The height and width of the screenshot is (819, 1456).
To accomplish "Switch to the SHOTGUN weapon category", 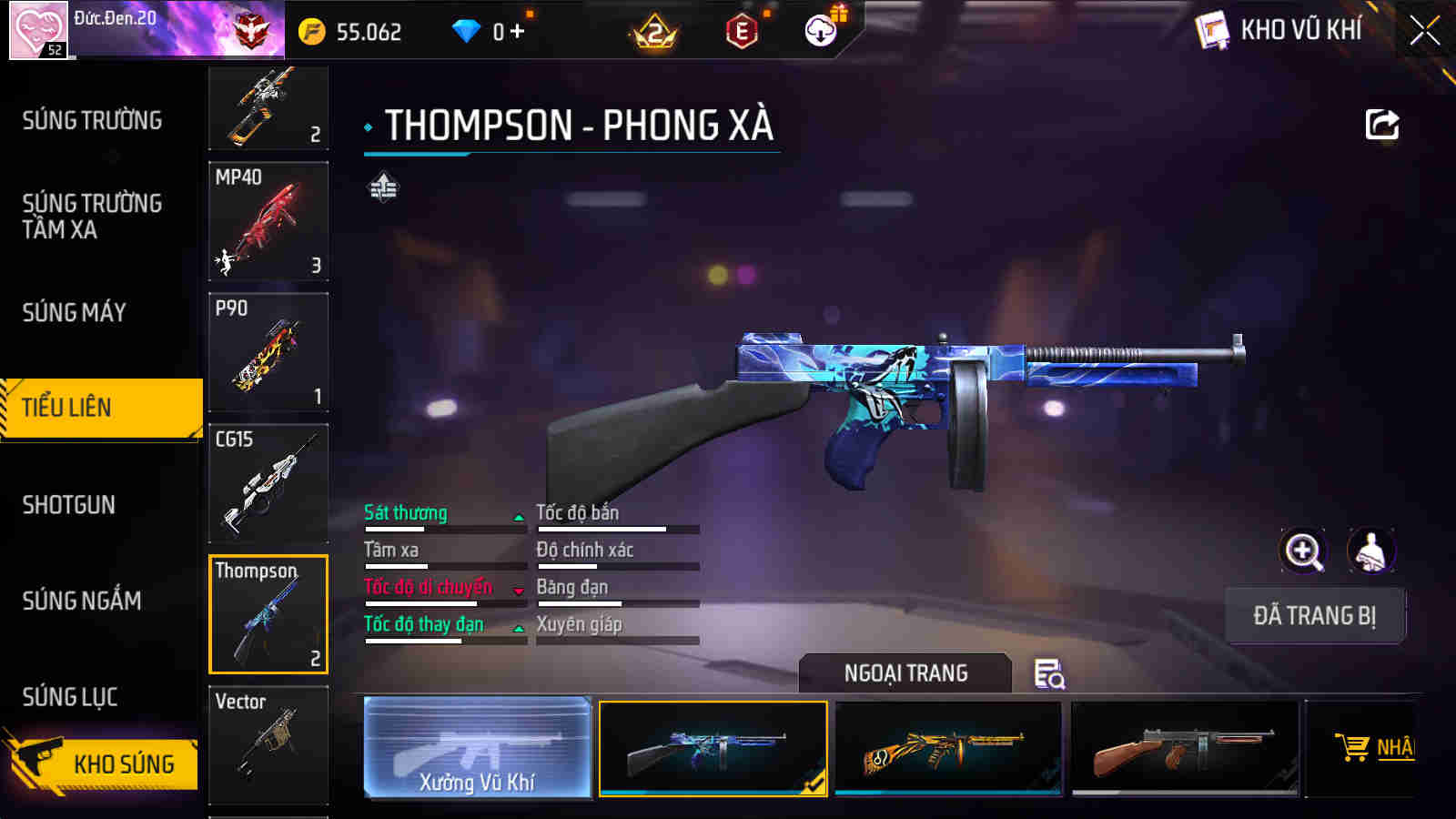I will (70, 504).
